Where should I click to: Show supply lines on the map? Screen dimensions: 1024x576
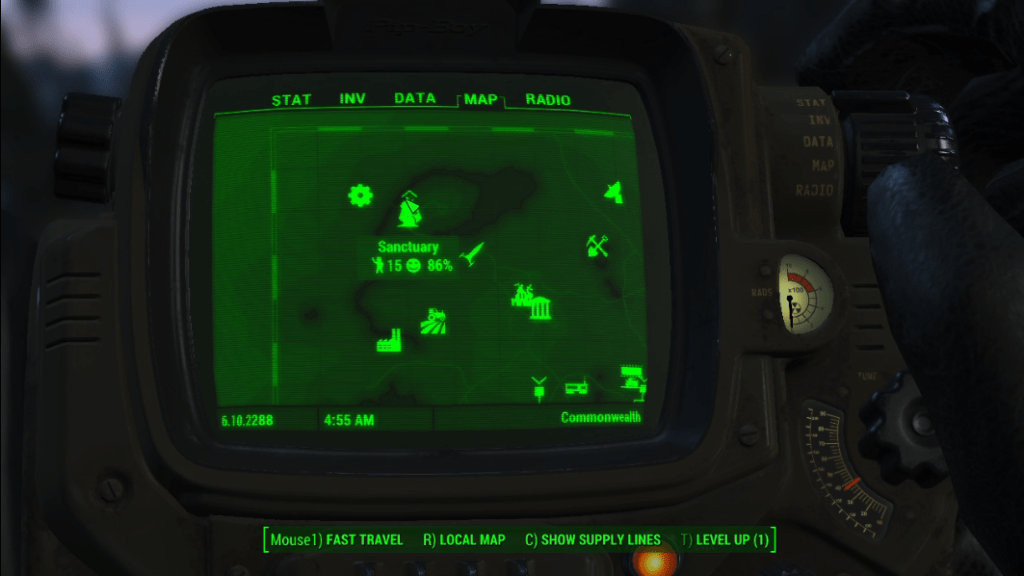pos(592,540)
